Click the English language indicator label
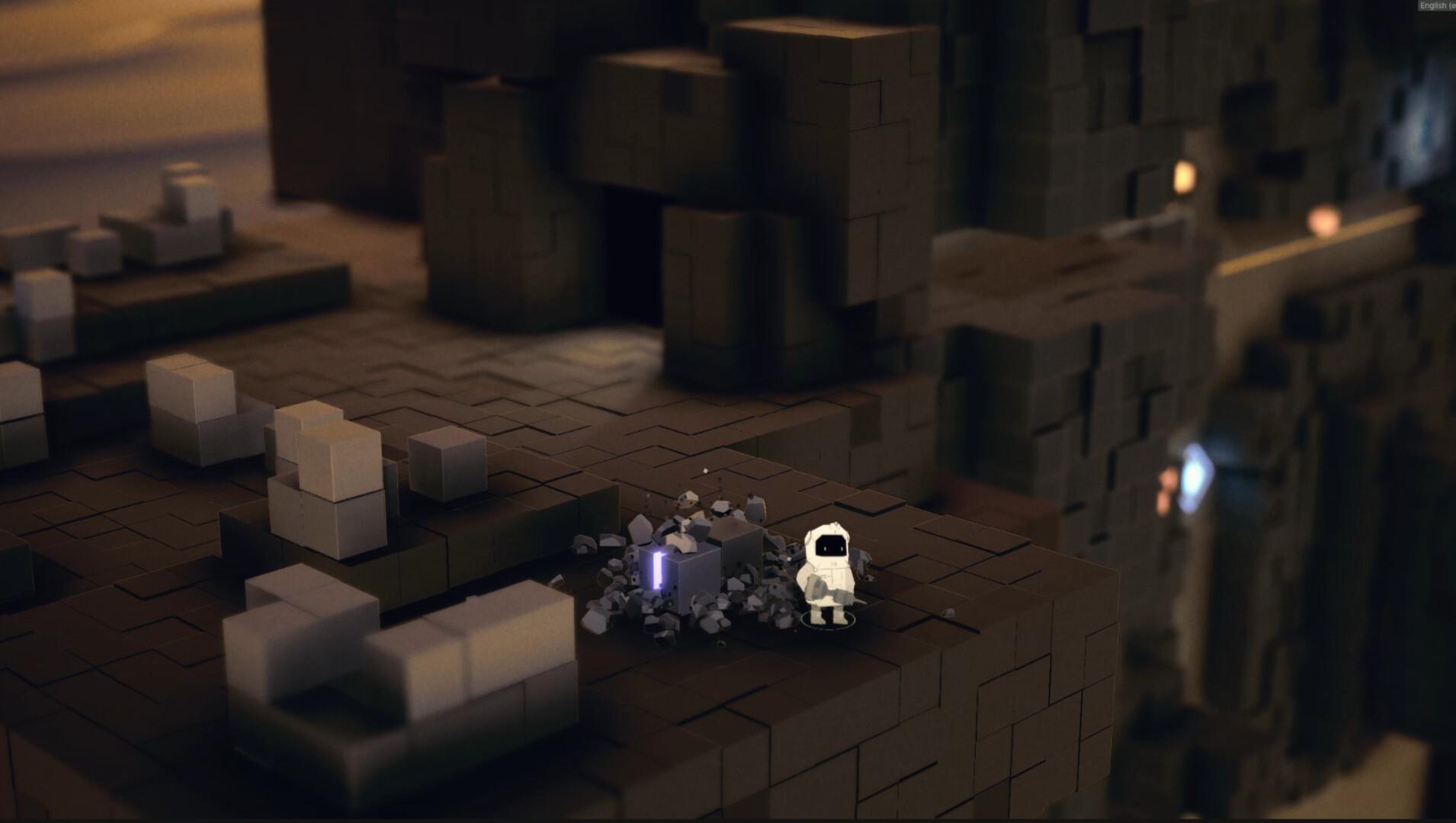The image size is (1456, 823). click(x=1435, y=5)
